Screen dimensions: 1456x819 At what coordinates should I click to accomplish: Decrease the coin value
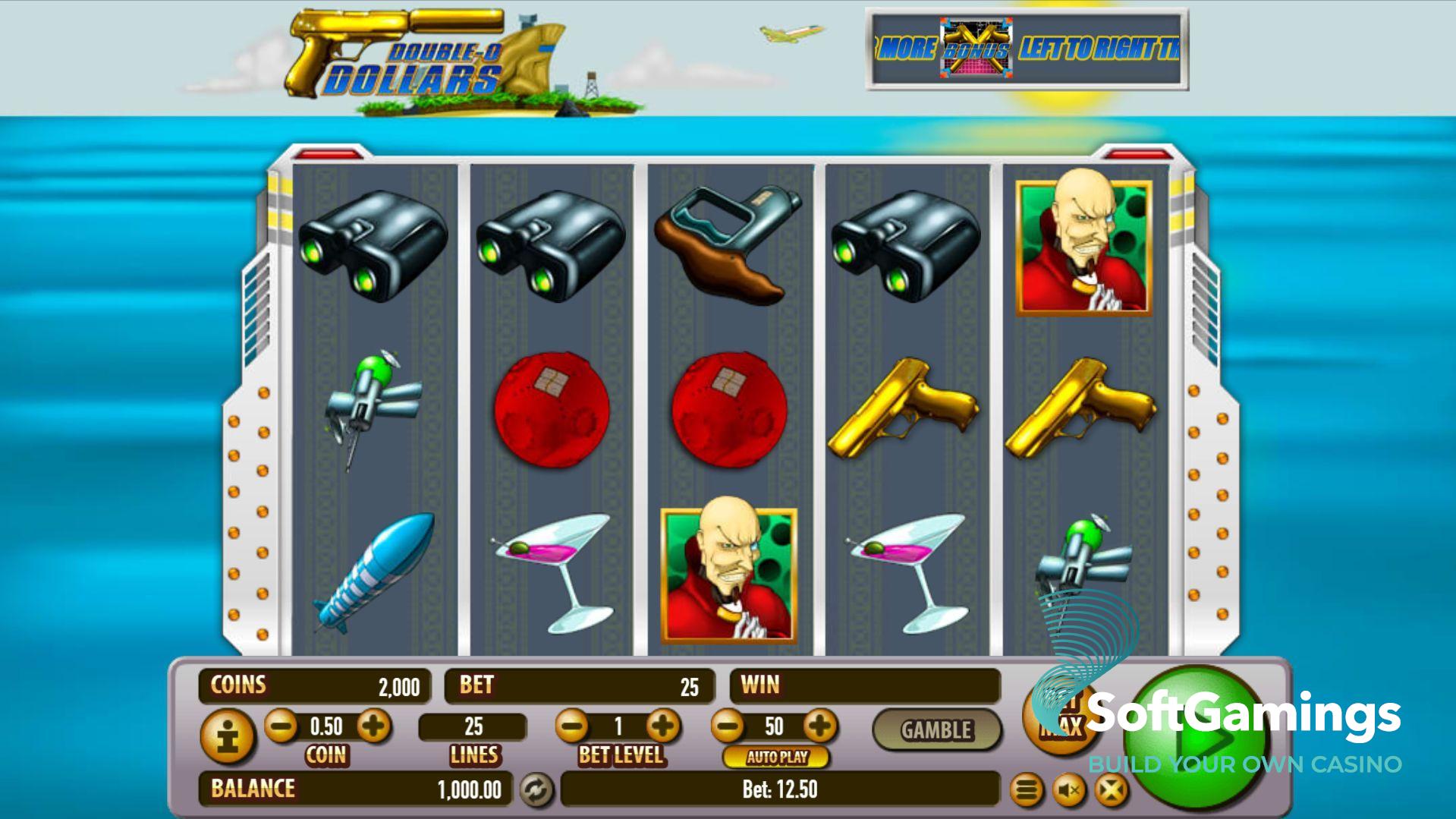(281, 726)
